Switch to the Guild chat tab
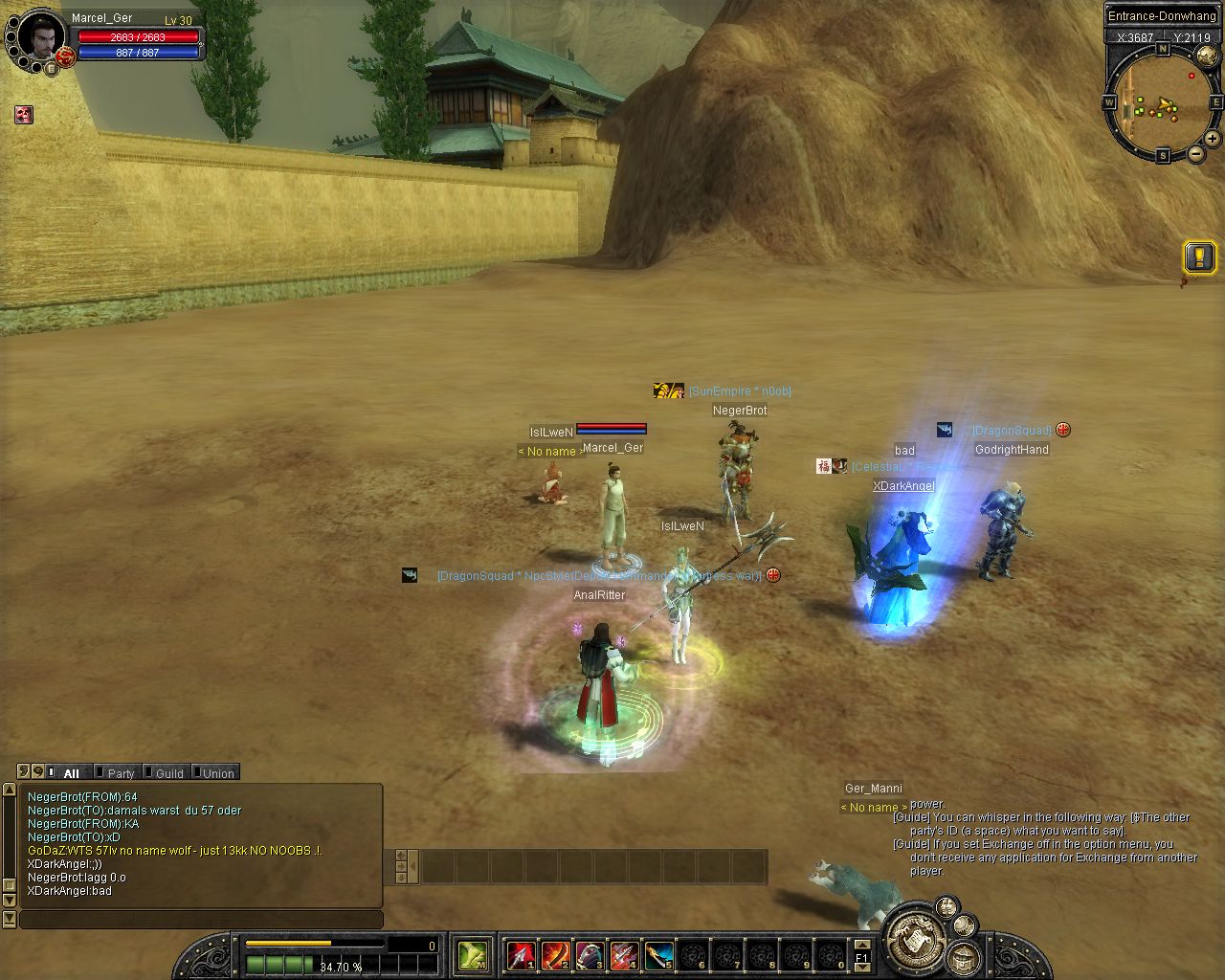 pos(167,773)
